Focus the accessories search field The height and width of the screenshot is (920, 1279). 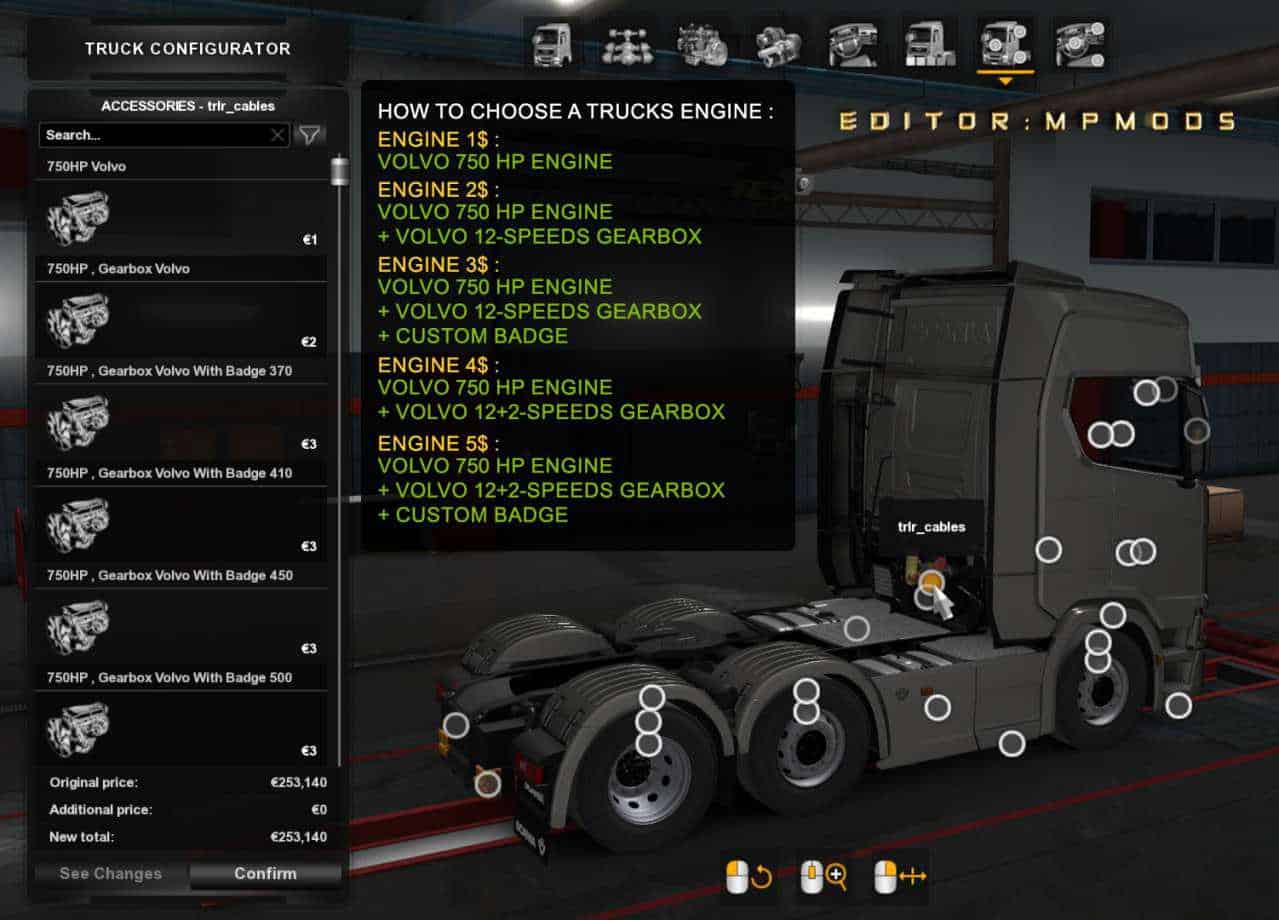tap(155, 135)
